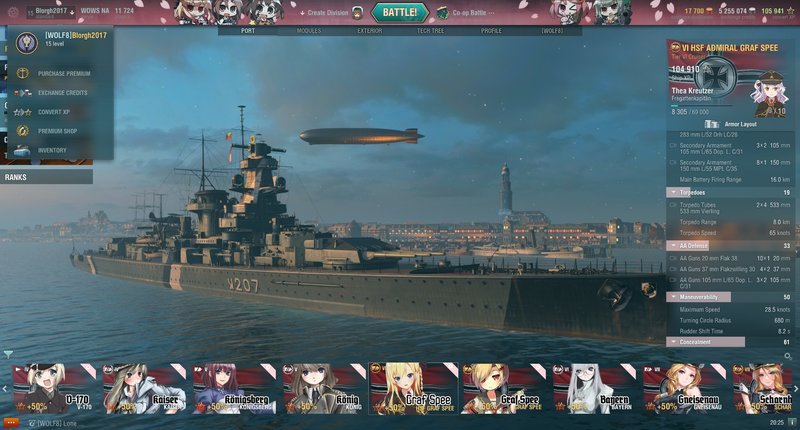Screen dimensions: 800x430
Task: Open the Inventory
Action: coord(51,150)
